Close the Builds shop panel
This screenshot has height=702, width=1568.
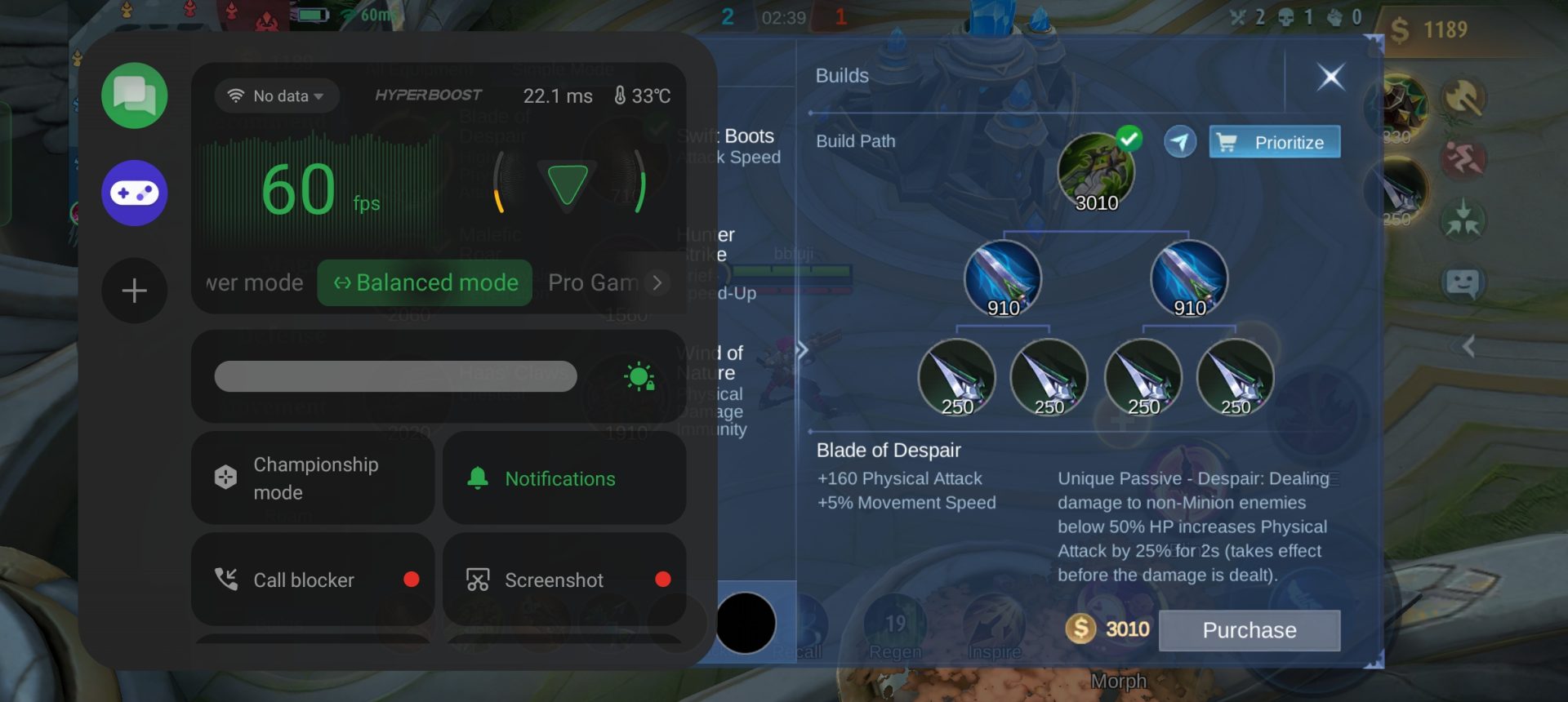tap(1330, 78)
